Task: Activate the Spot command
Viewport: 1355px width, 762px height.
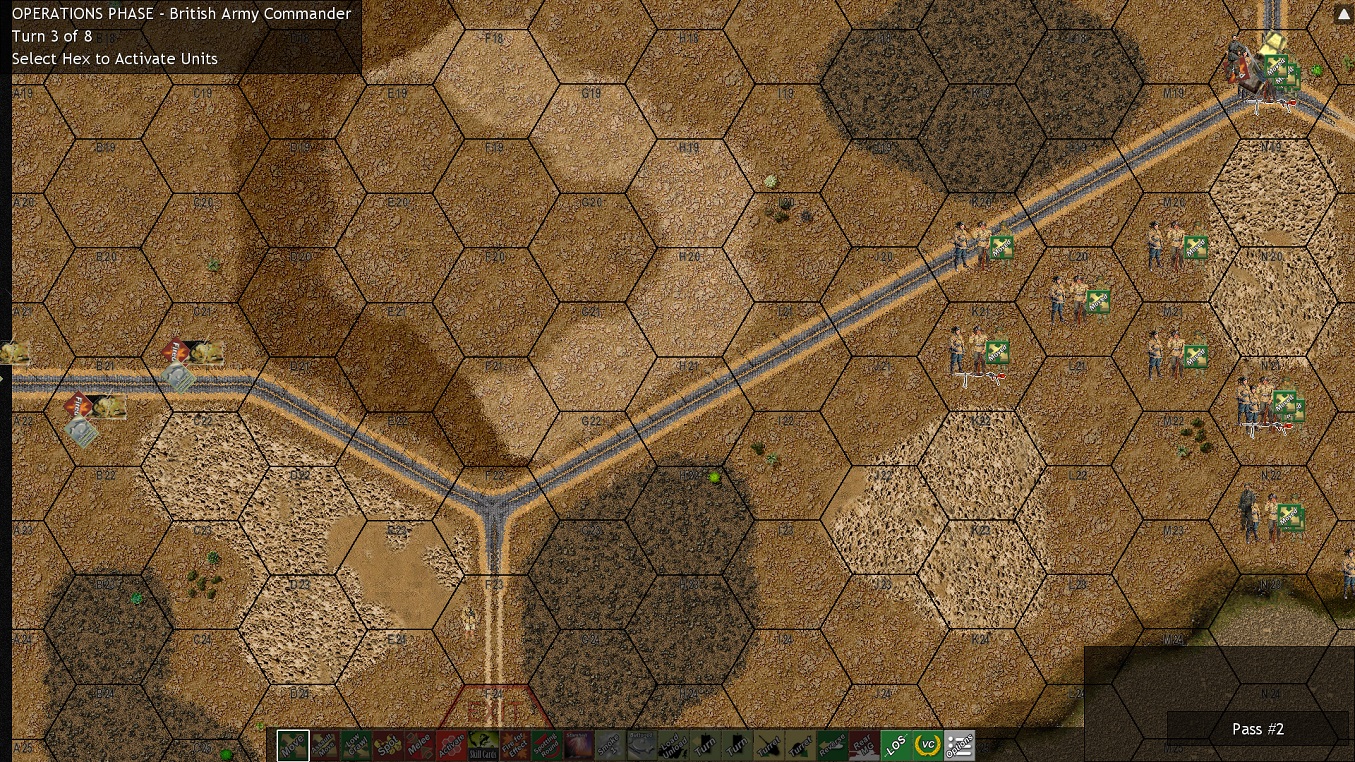Action: point(388,745)
